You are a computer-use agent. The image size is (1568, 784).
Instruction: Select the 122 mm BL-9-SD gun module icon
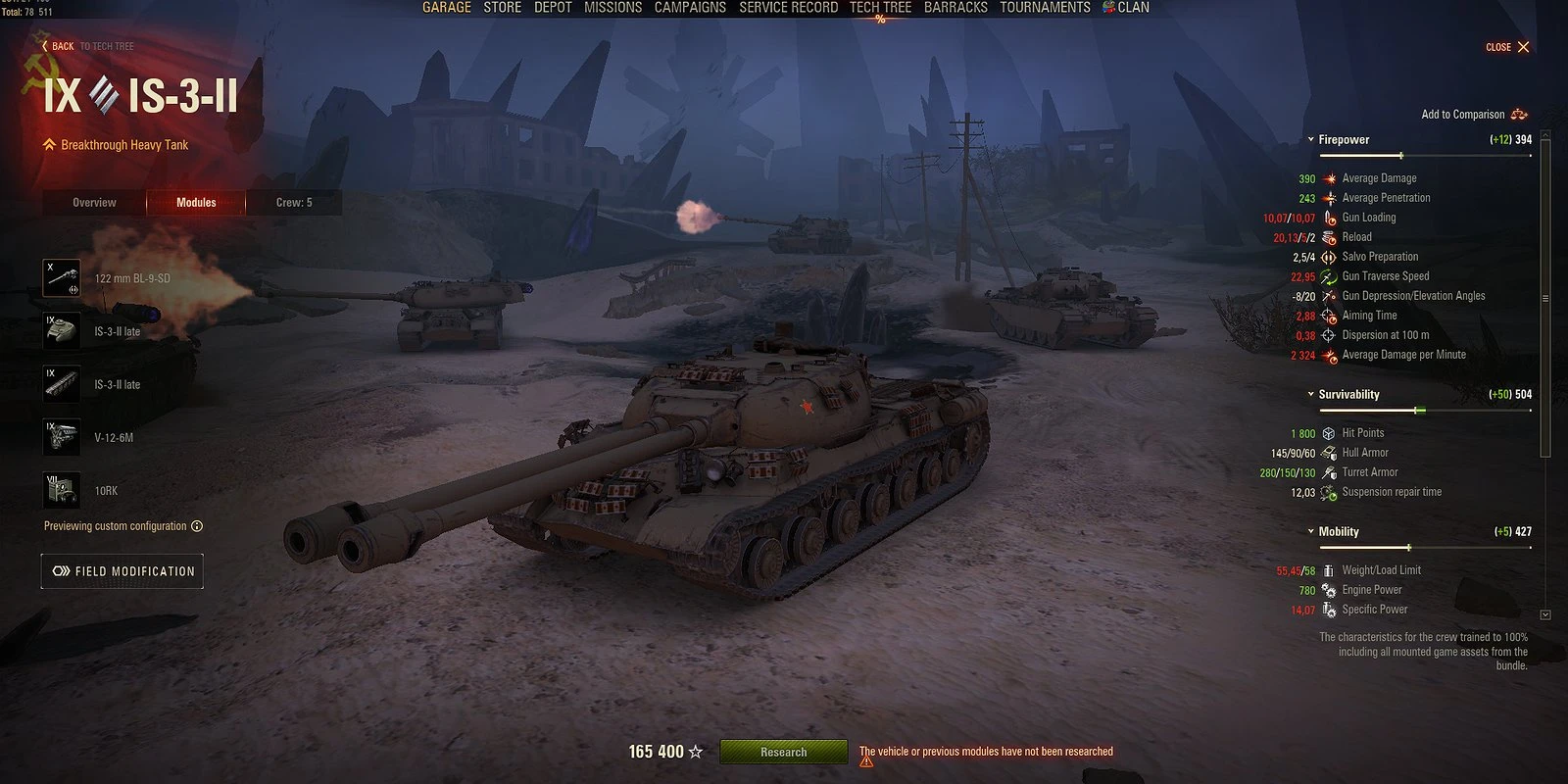(x=61, y=277)
